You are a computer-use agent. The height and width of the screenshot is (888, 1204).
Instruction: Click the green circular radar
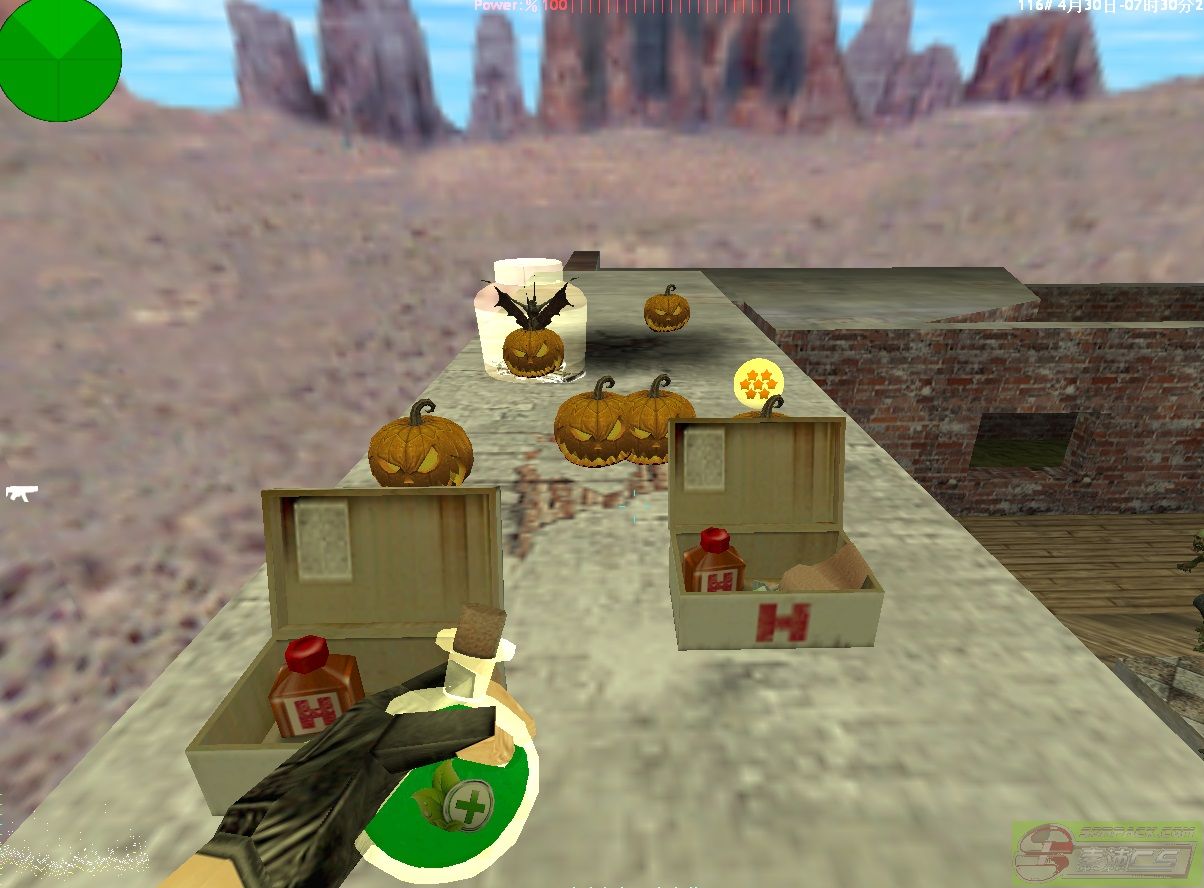(59, 59)
